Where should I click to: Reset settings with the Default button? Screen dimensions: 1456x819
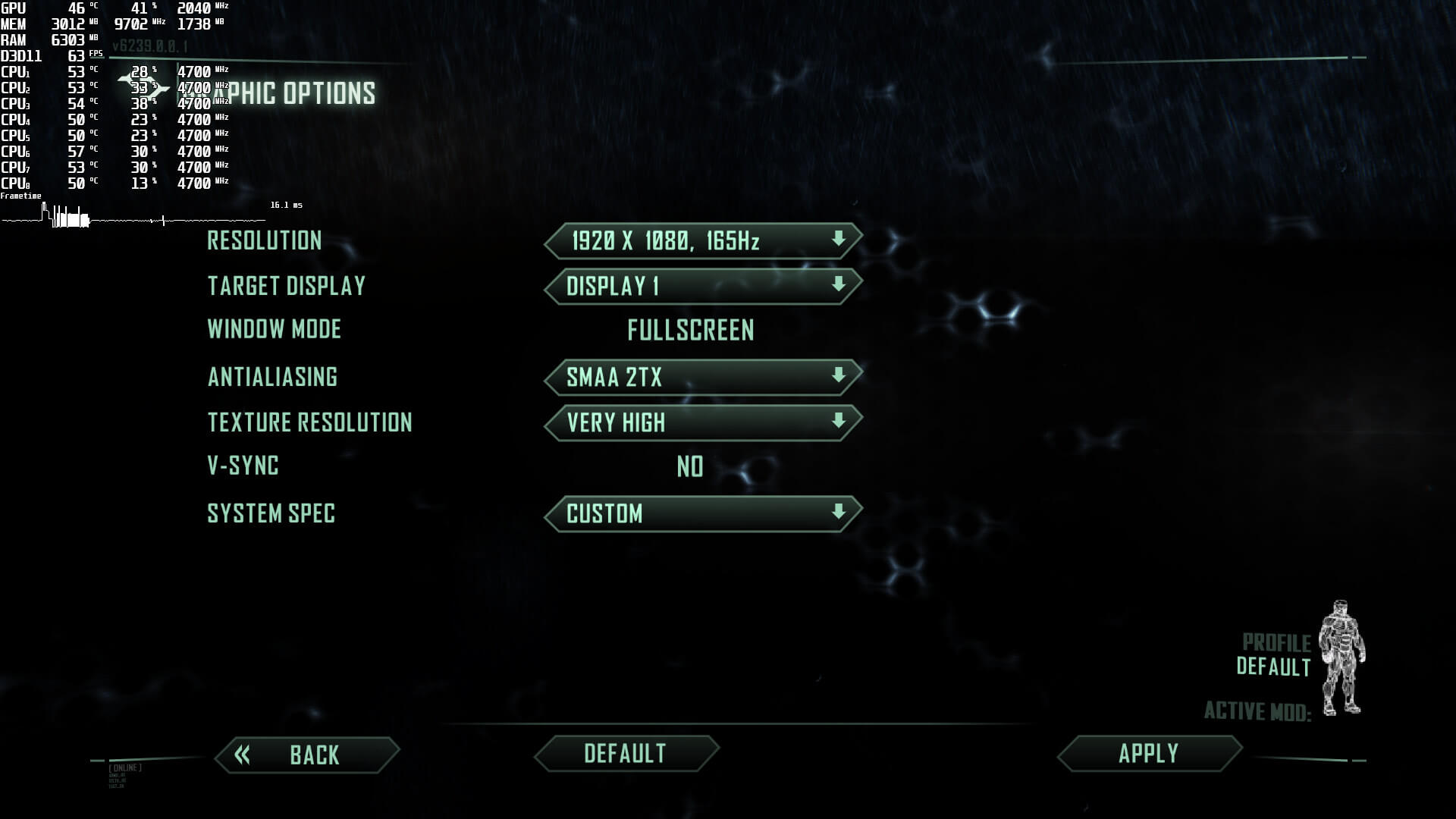coord(626,753)
